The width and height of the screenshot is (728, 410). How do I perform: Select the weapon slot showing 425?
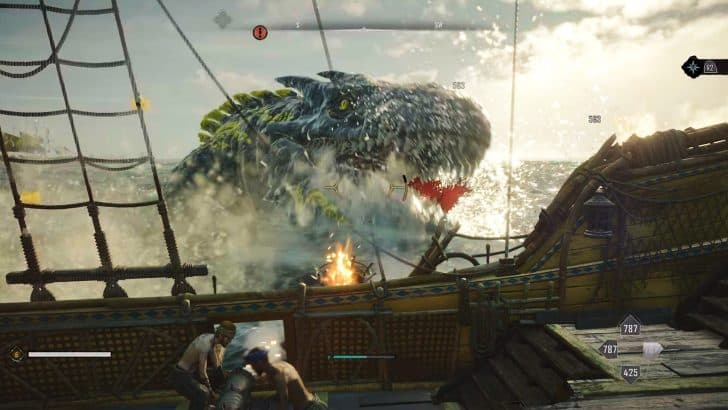630,373
